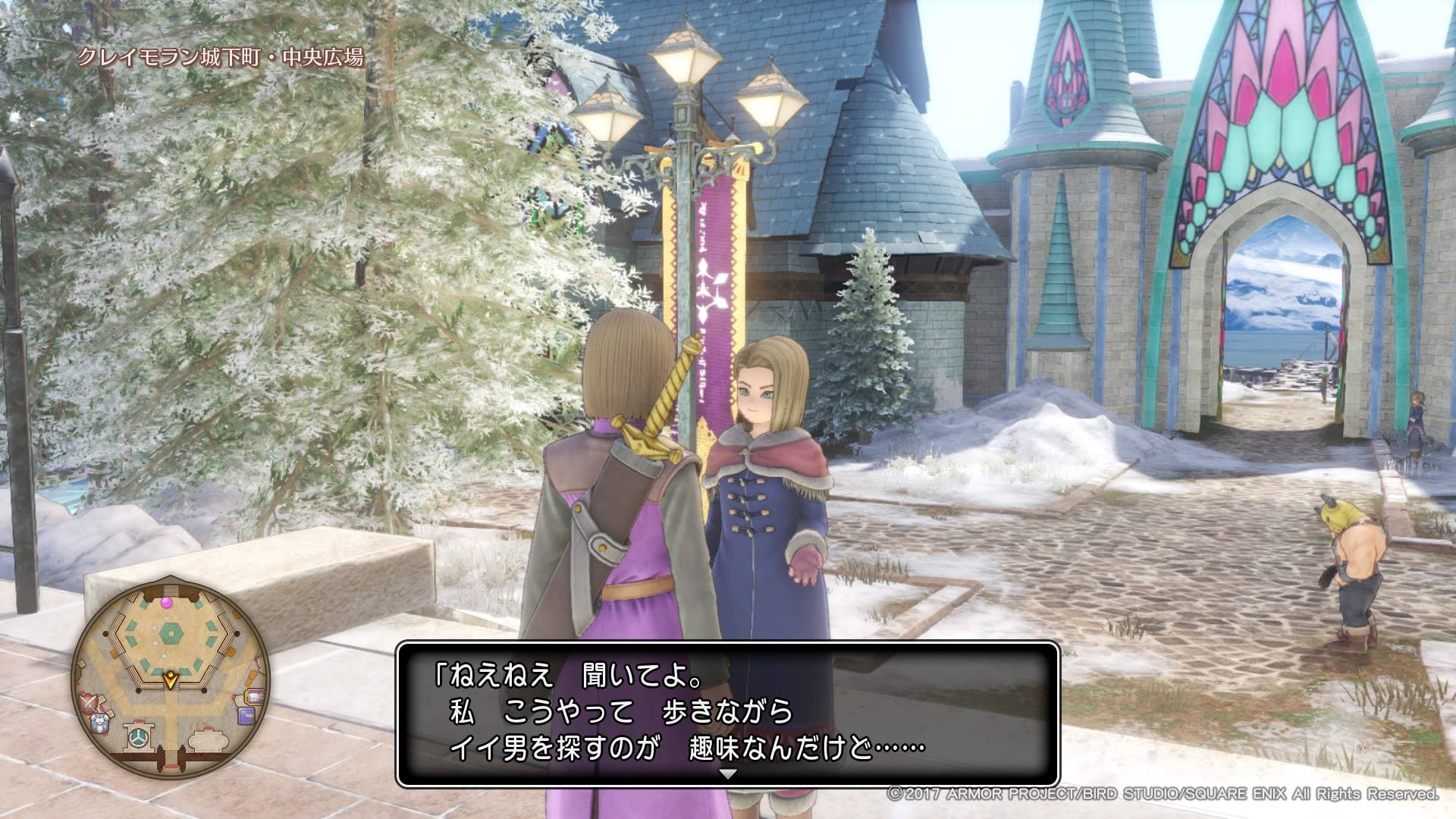Select the pink destination marker on minimap

167,601
